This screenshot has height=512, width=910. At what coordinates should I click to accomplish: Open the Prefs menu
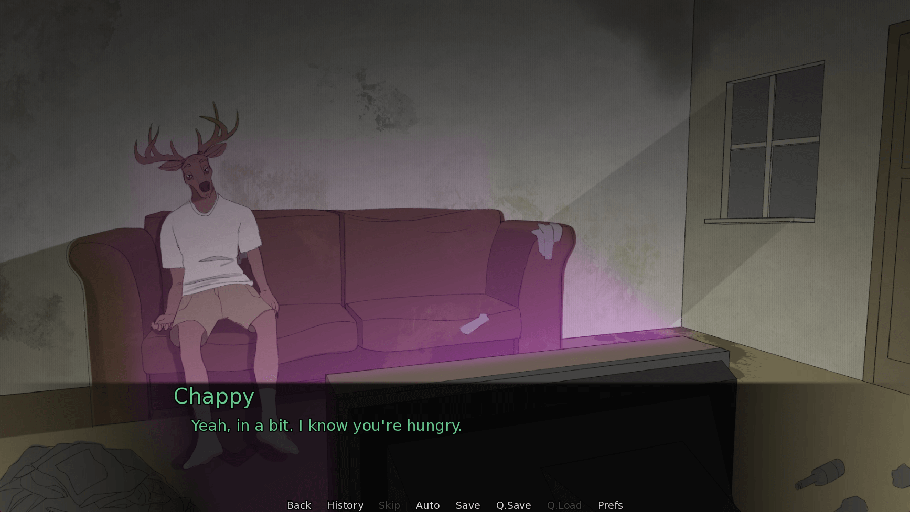(x=610, y=505)
